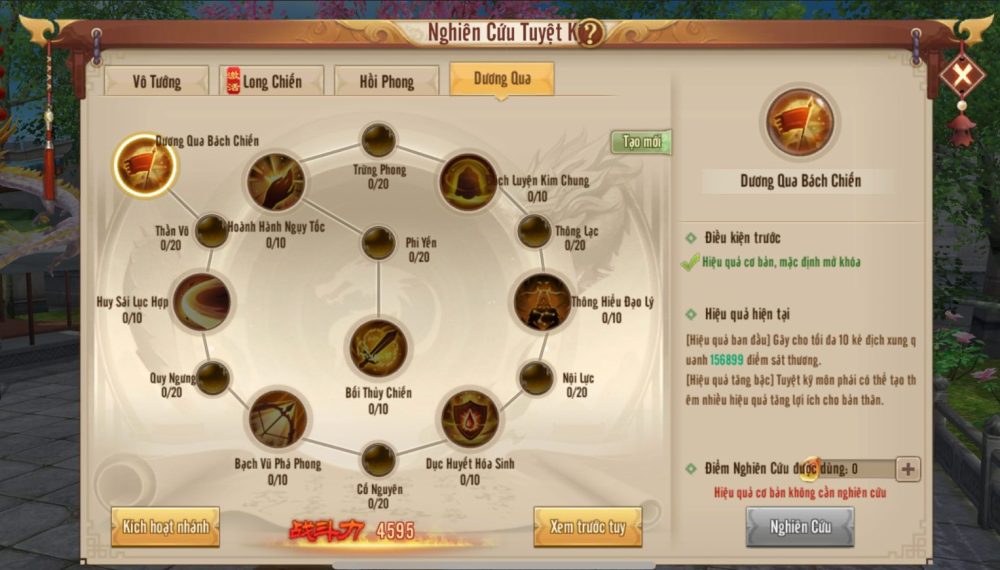1000x570 pixels.
Task: Switch to the Vô Tướng tab
Action: coord(155,81)
